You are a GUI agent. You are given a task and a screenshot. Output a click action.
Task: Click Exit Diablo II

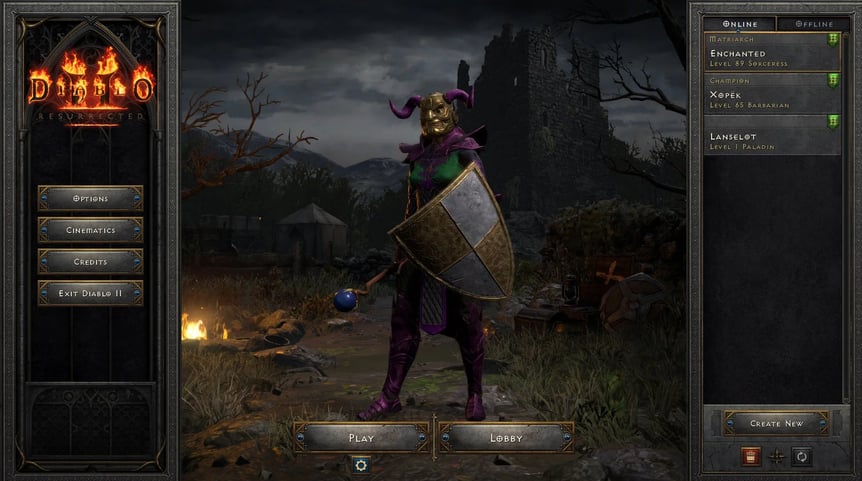coord(90,293)
